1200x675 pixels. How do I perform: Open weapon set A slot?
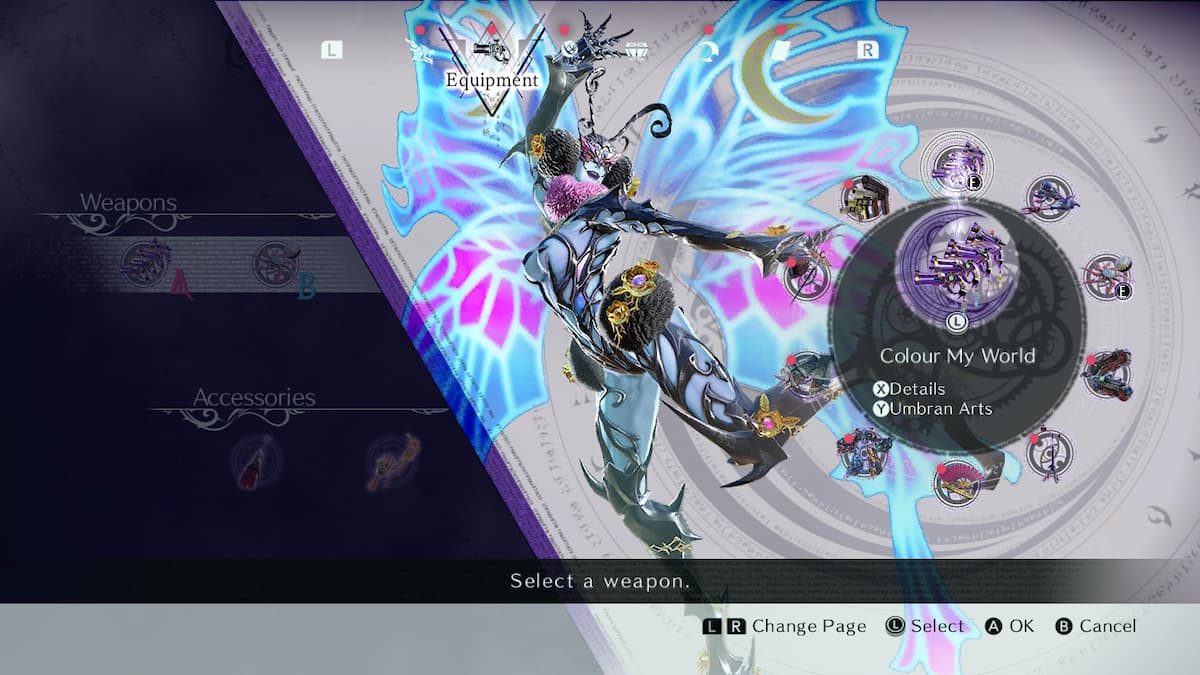click(145, 265)
